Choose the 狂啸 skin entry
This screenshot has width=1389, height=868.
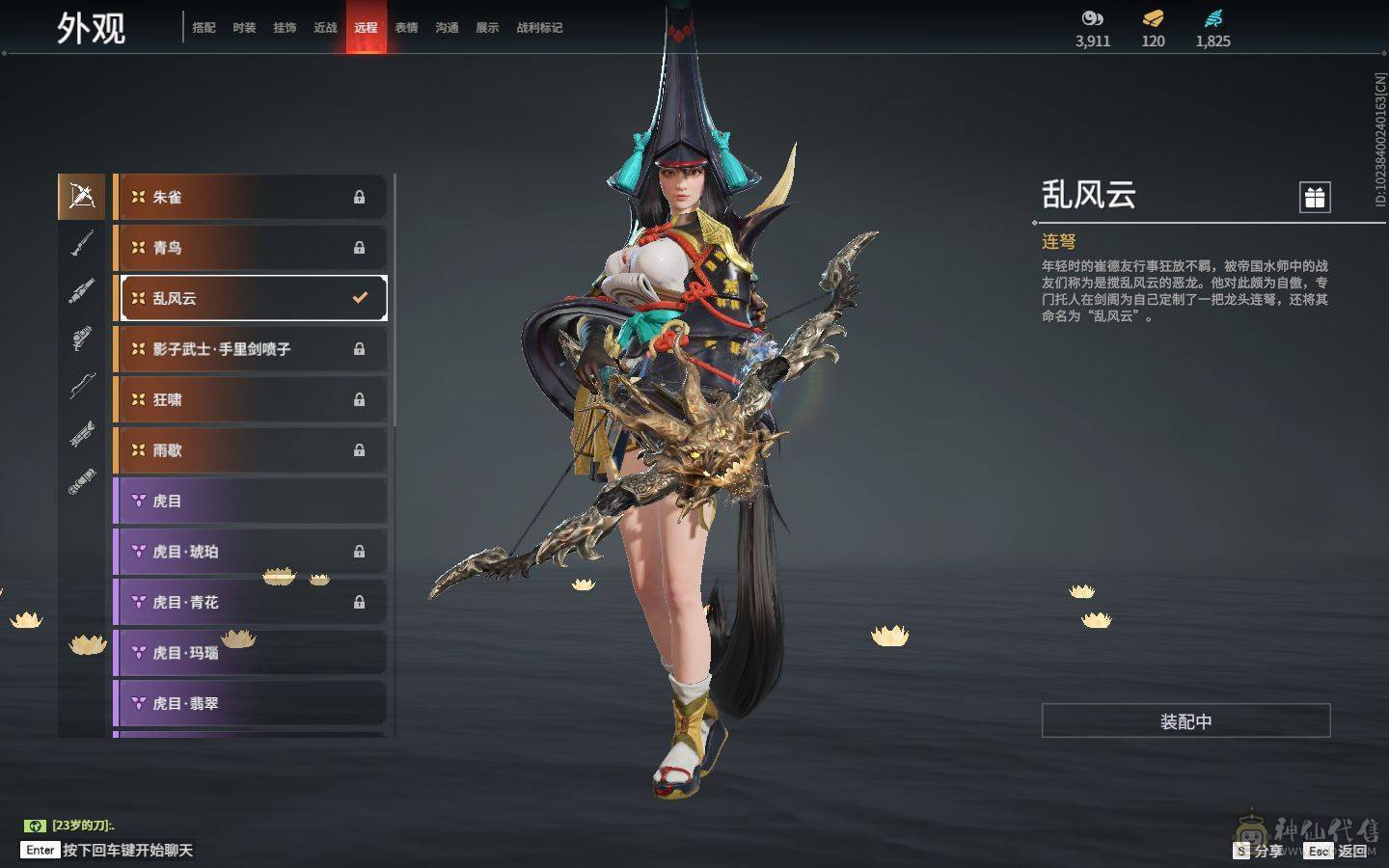[251, 399]
